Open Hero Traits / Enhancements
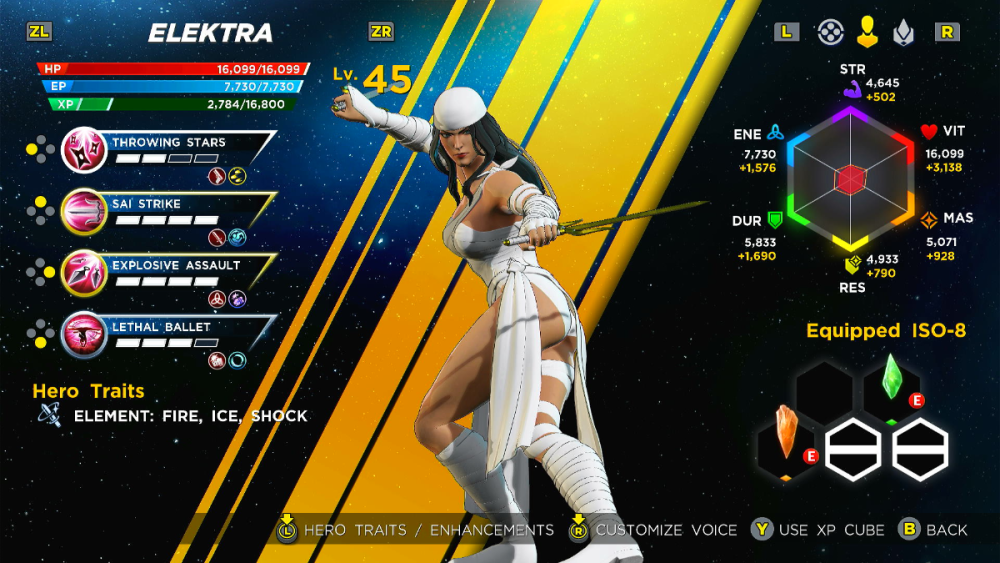Screen dimensions: 1000x563 click(416, 529)
